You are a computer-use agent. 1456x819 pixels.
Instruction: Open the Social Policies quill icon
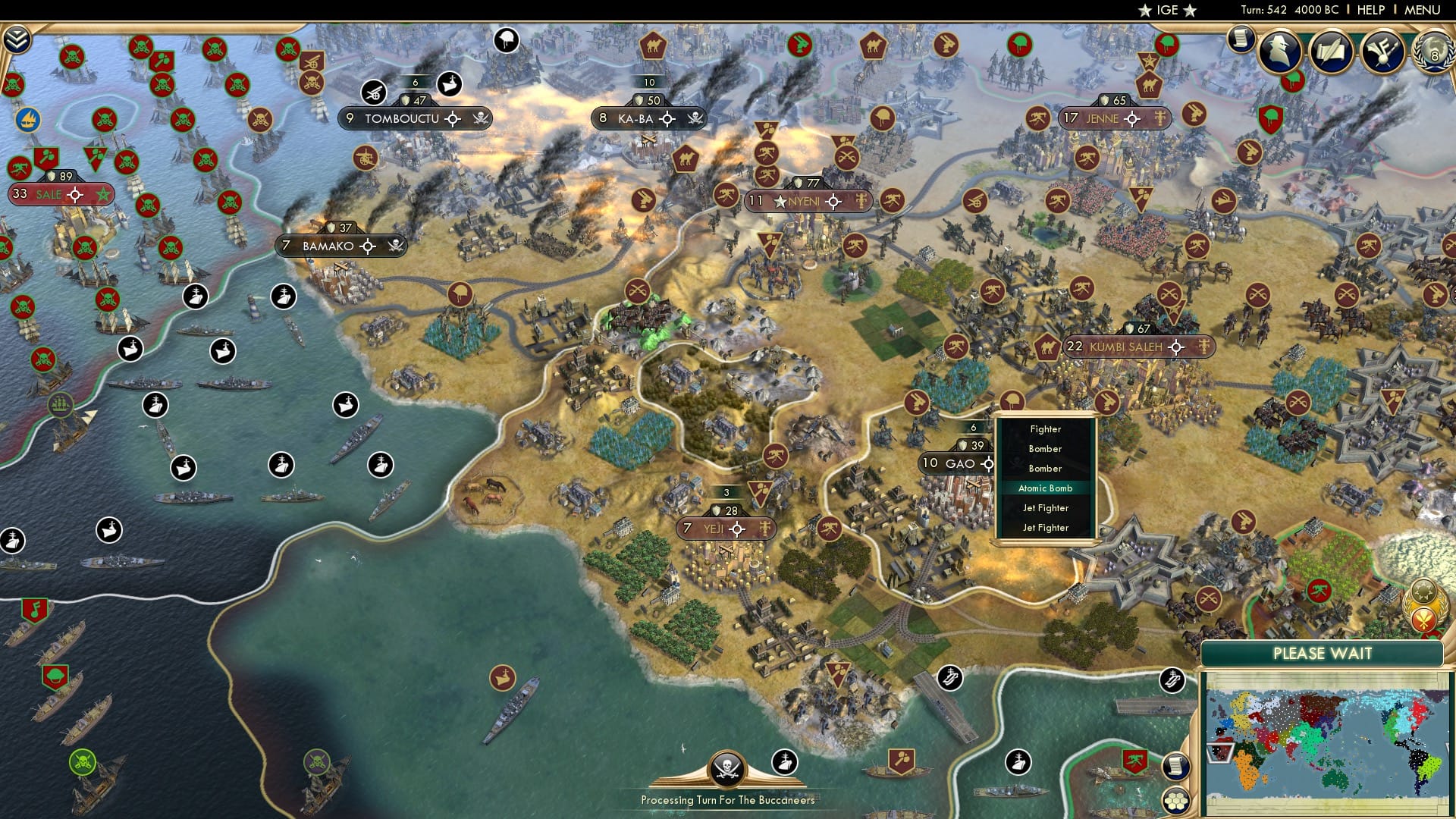click(x=1332, y=52)
